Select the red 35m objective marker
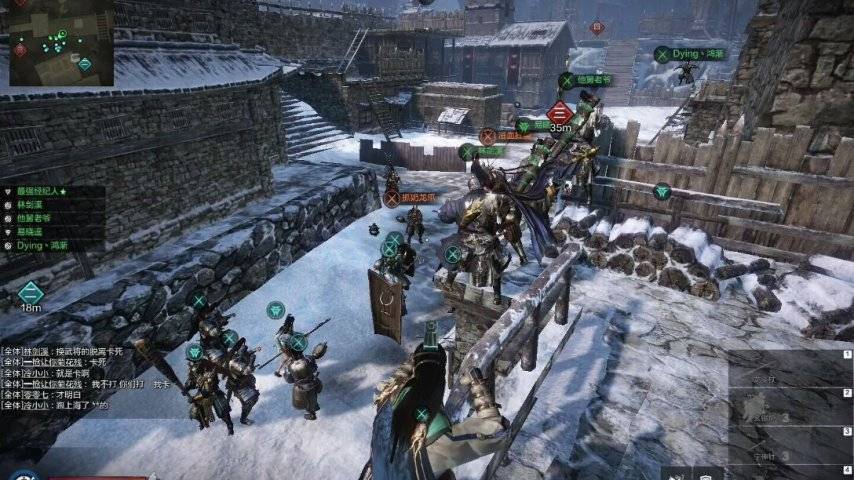This screenshot has height=480, width=854. coord(560,111)
